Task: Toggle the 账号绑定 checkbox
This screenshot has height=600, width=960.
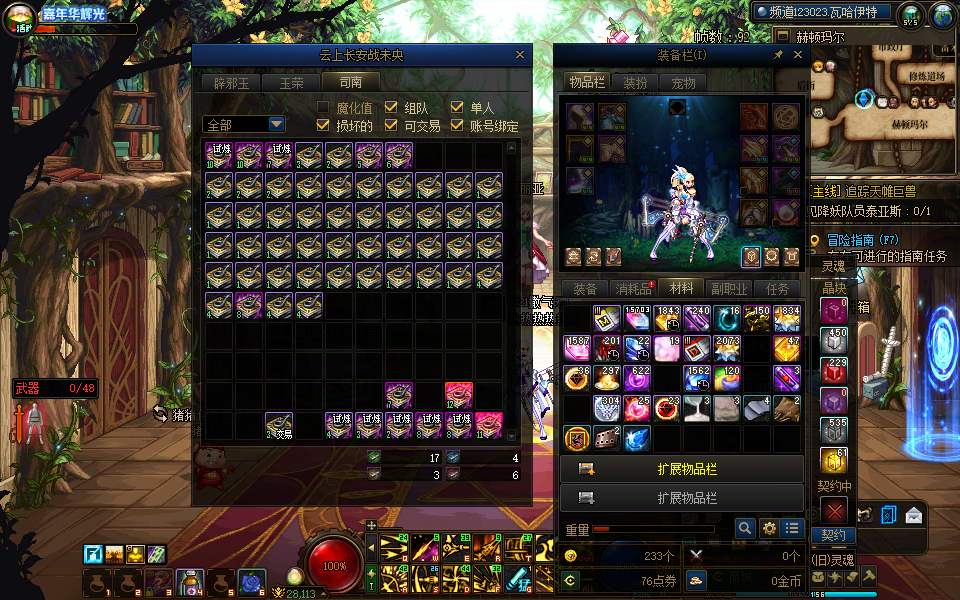Action: point(457,126)
